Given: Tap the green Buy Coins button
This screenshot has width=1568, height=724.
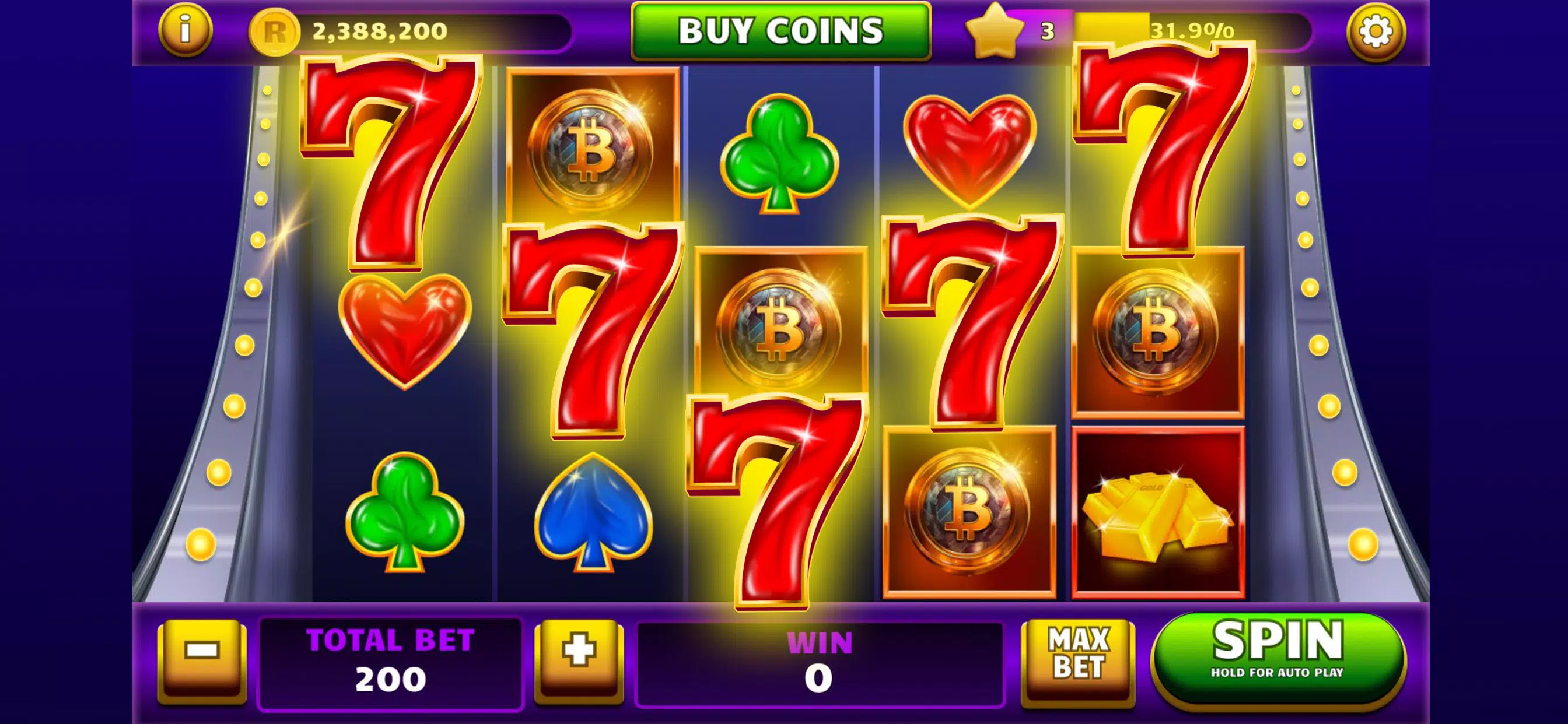Looking at the screenshot, I should (781, 30).
